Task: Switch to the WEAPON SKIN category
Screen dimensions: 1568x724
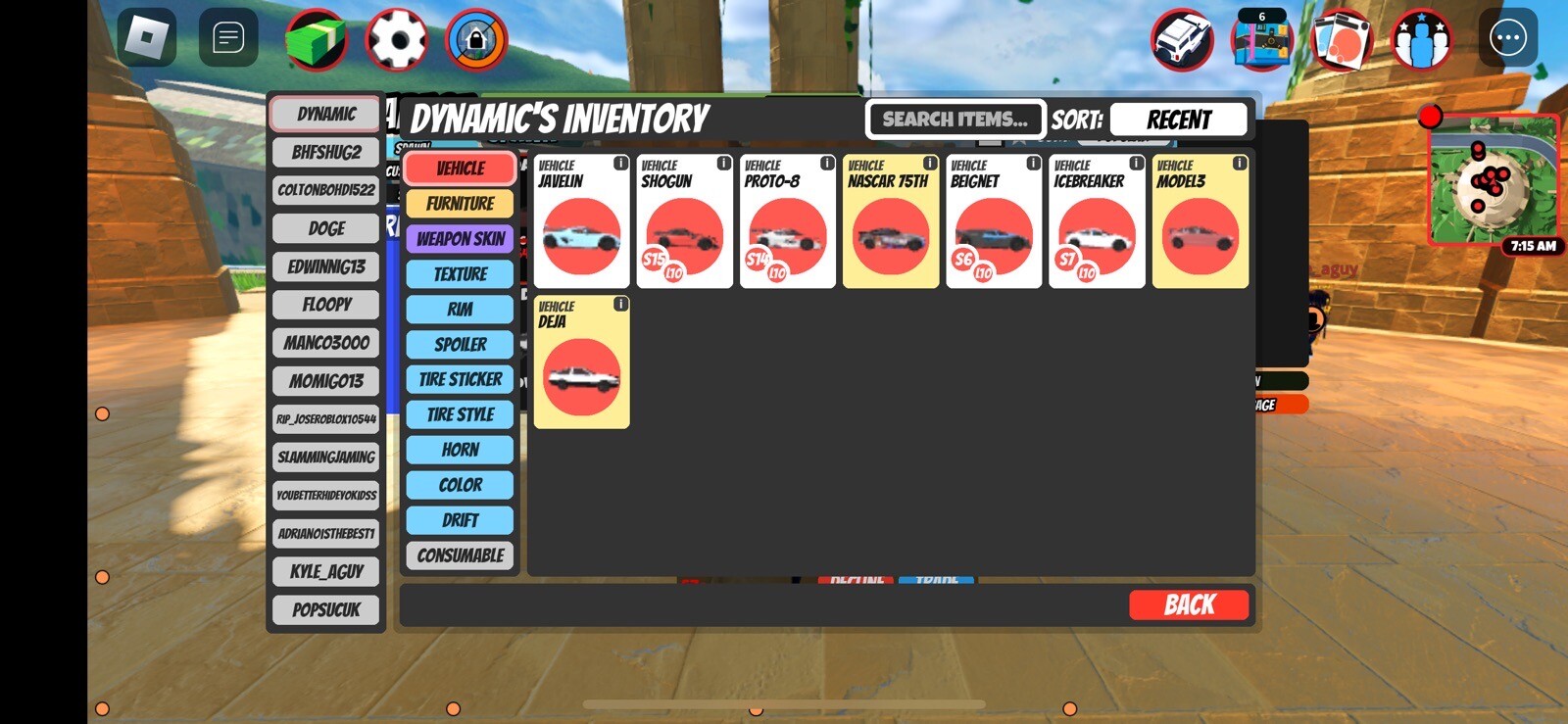Action: pyautogui.click(x=459, y=238)
